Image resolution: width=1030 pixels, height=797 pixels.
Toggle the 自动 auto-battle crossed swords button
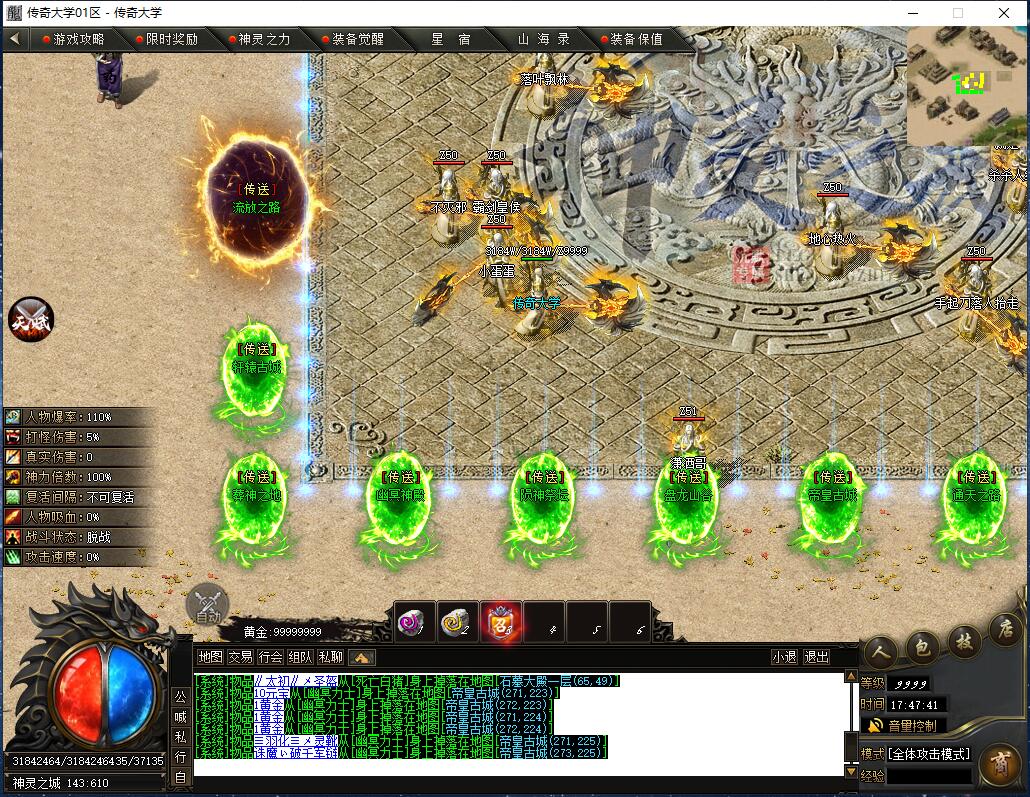coord(208,604)
